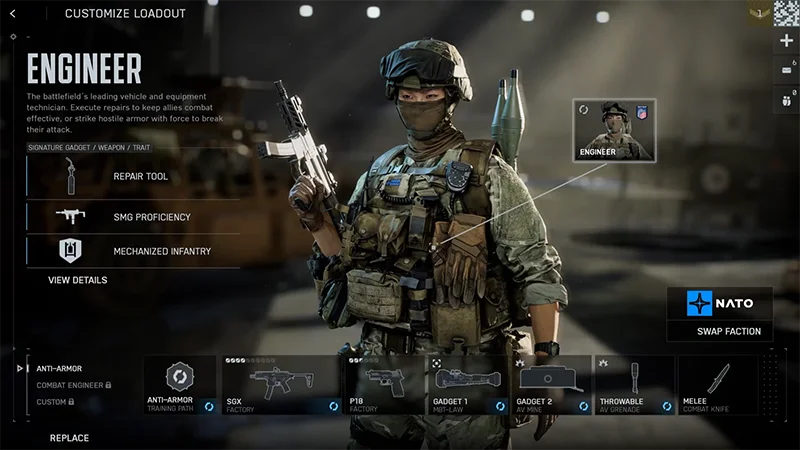
Task: Go back with the top-left arrow
Action: point(13,13)
